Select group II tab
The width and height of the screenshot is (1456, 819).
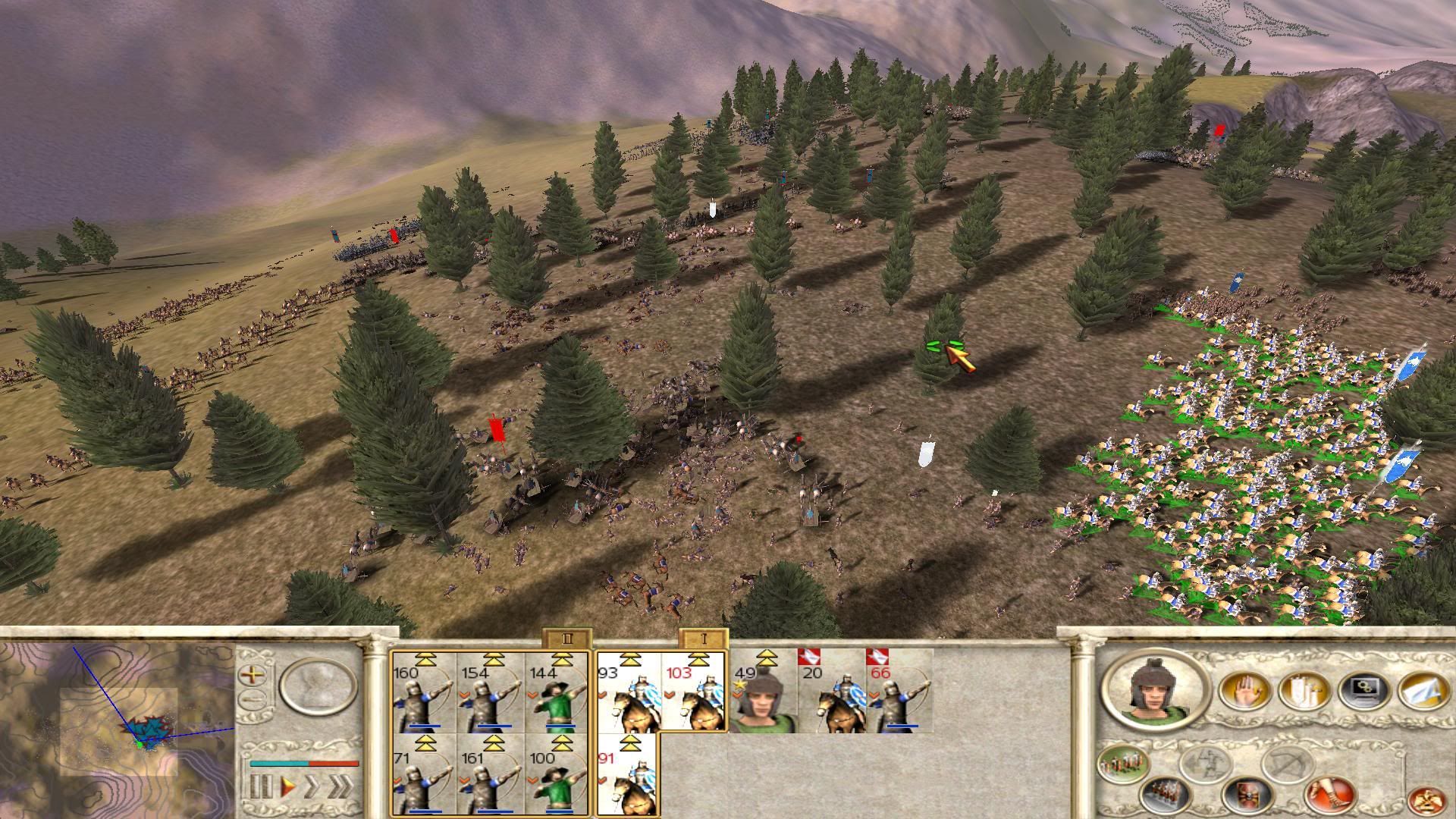(x=566, y=639)
